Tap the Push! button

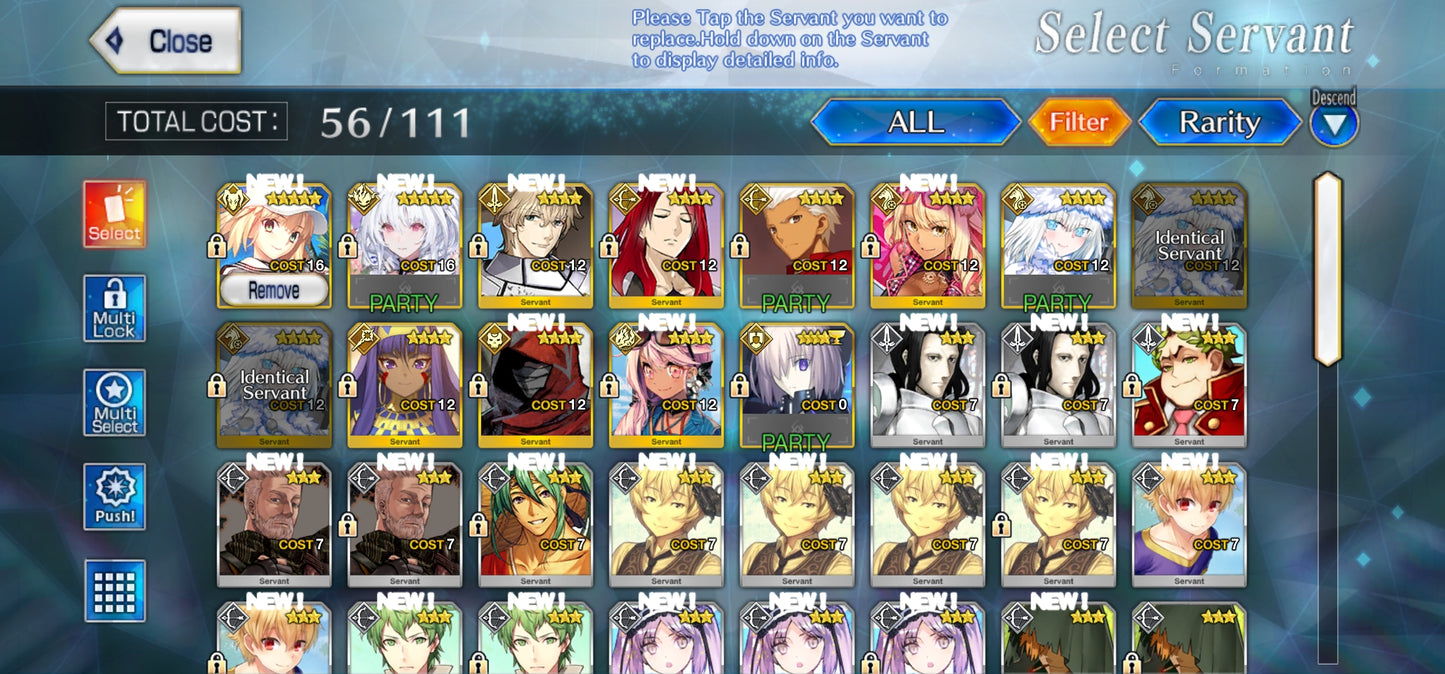[x=114, y=497]
